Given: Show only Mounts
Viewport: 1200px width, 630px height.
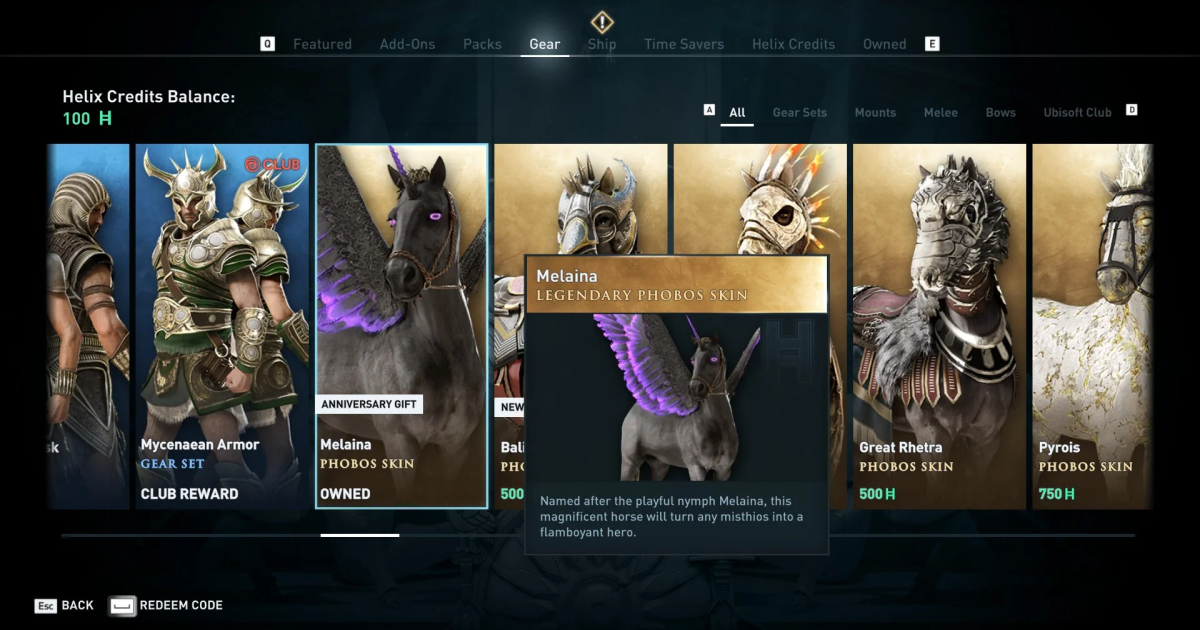Looking at the screenshot, I should tap(875, 112).
